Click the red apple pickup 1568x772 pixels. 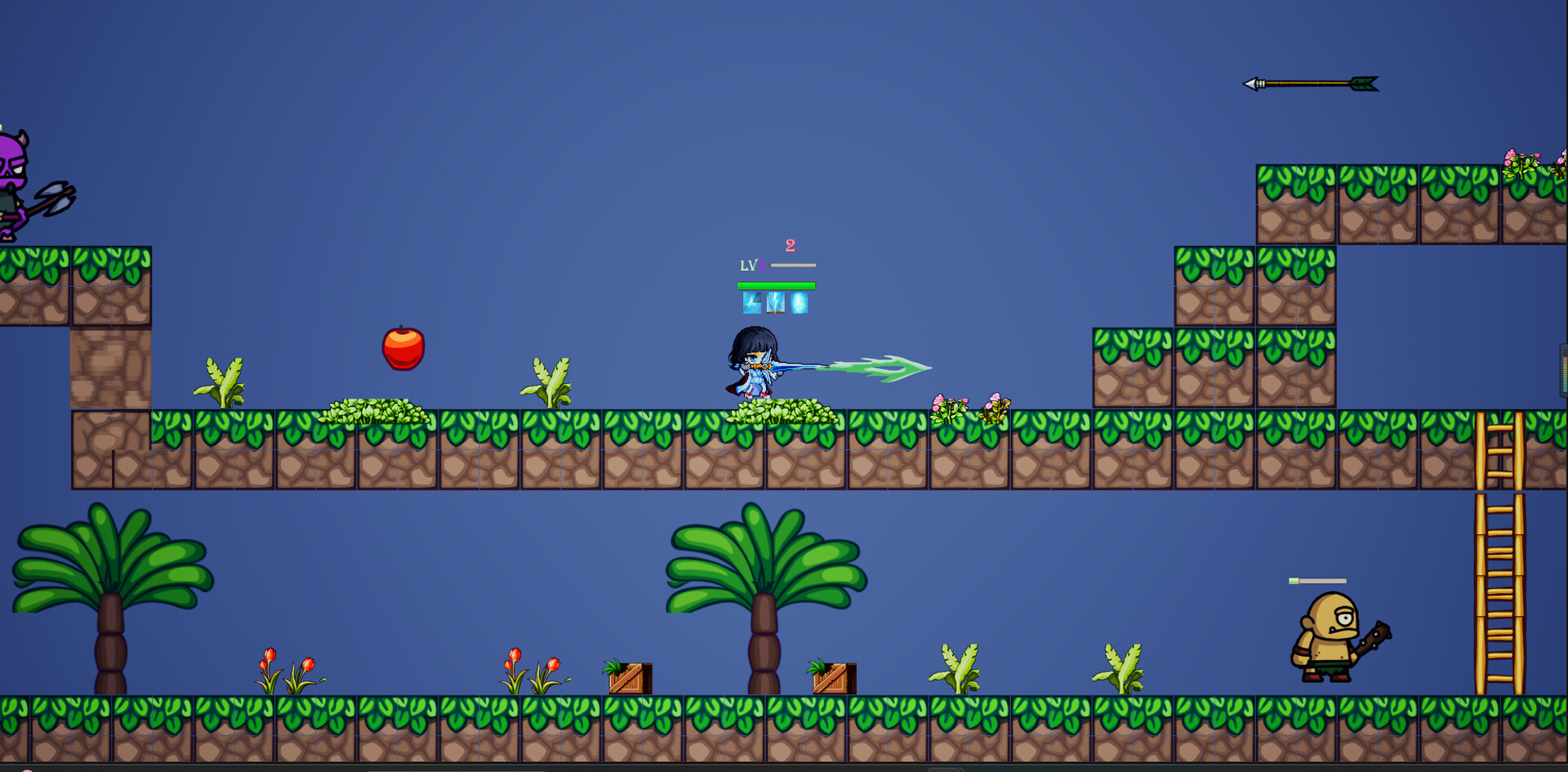coord(402,349)
